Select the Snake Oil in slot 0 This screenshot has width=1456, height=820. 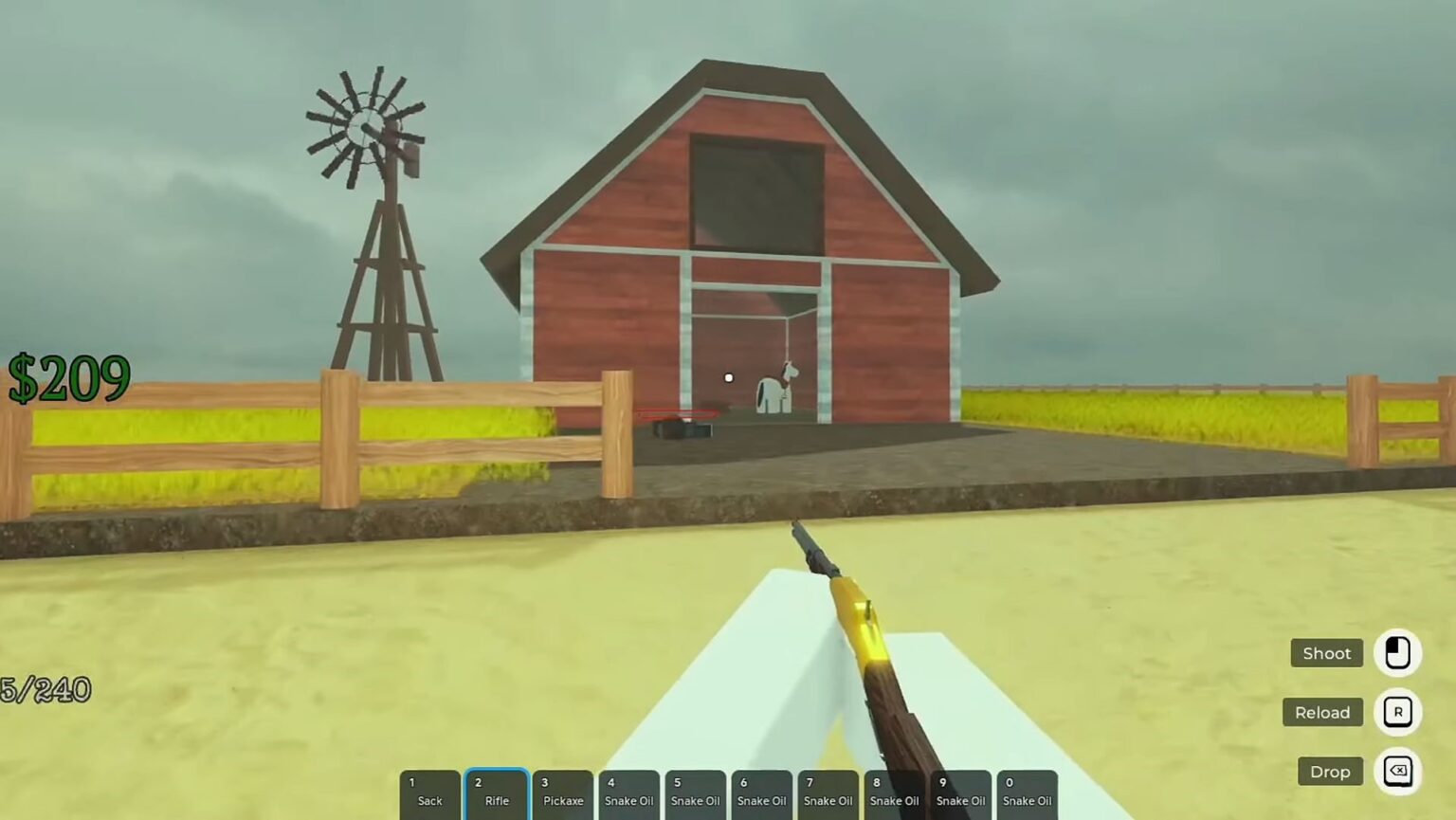pos(1027,793)
